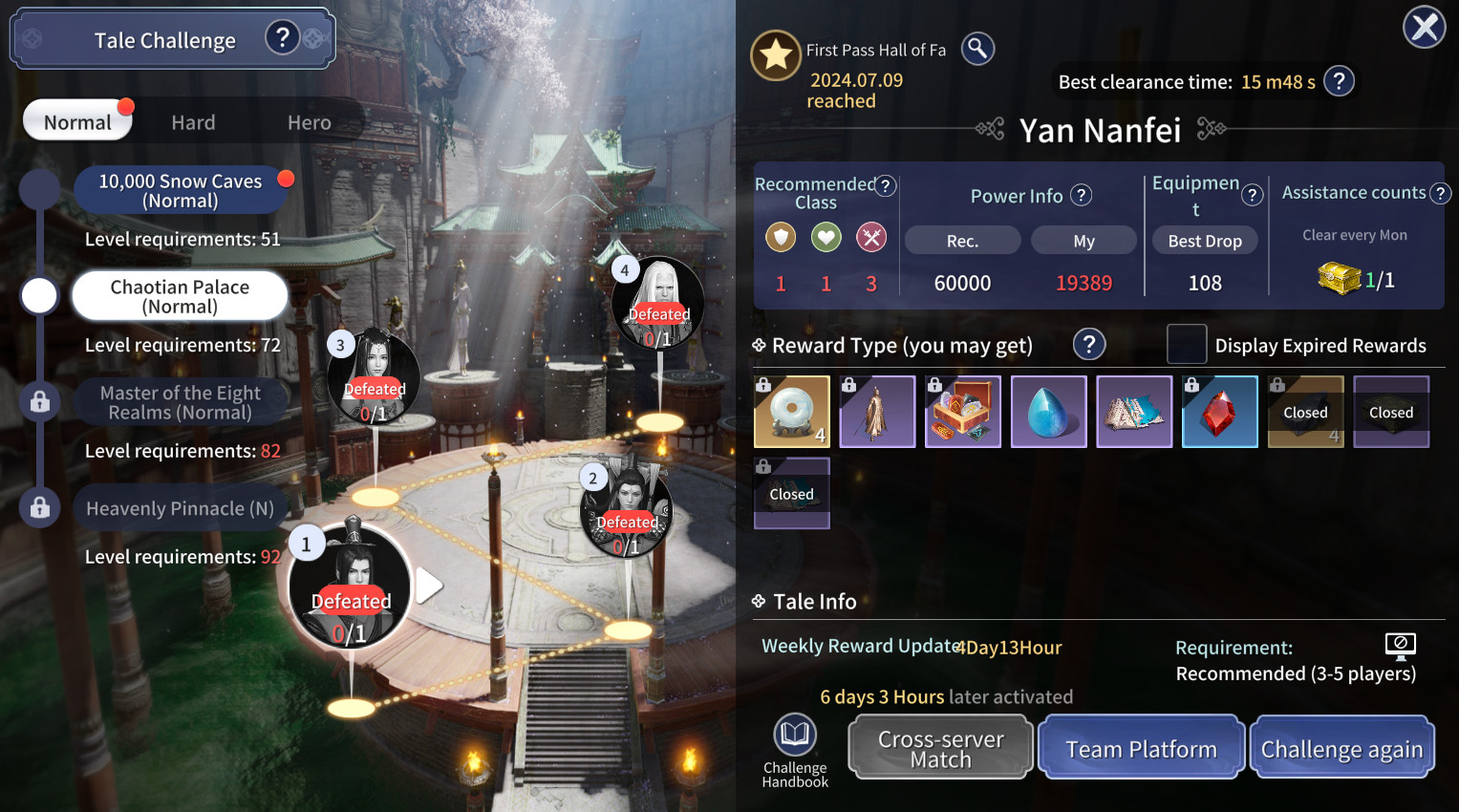This screenshot has height=812, width=1459.
Task: Toggle Display Expired Rewards checkbox
Action: pos(1186,345)
